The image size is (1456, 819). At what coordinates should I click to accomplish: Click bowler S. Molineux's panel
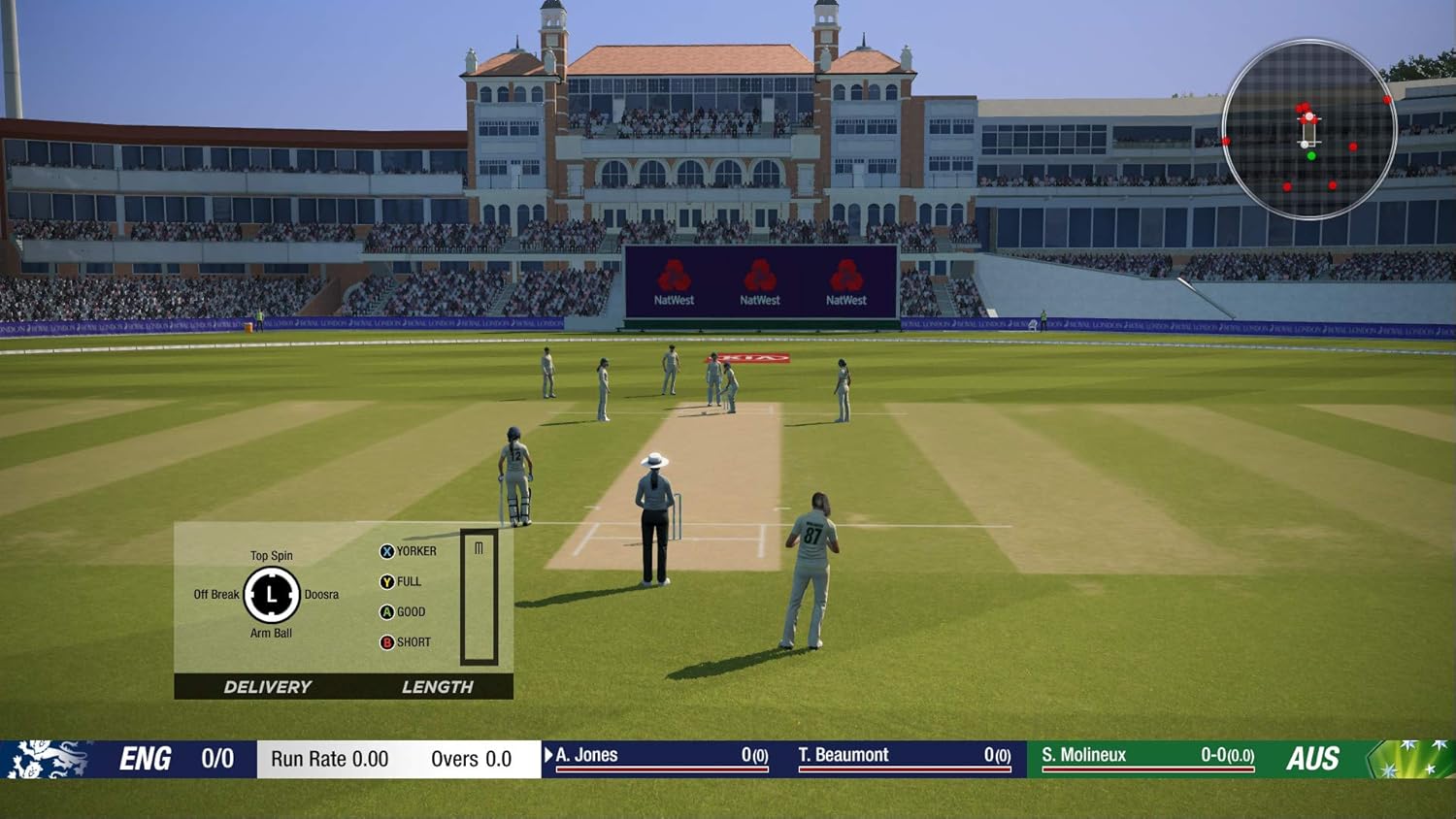click(1147, 756)
